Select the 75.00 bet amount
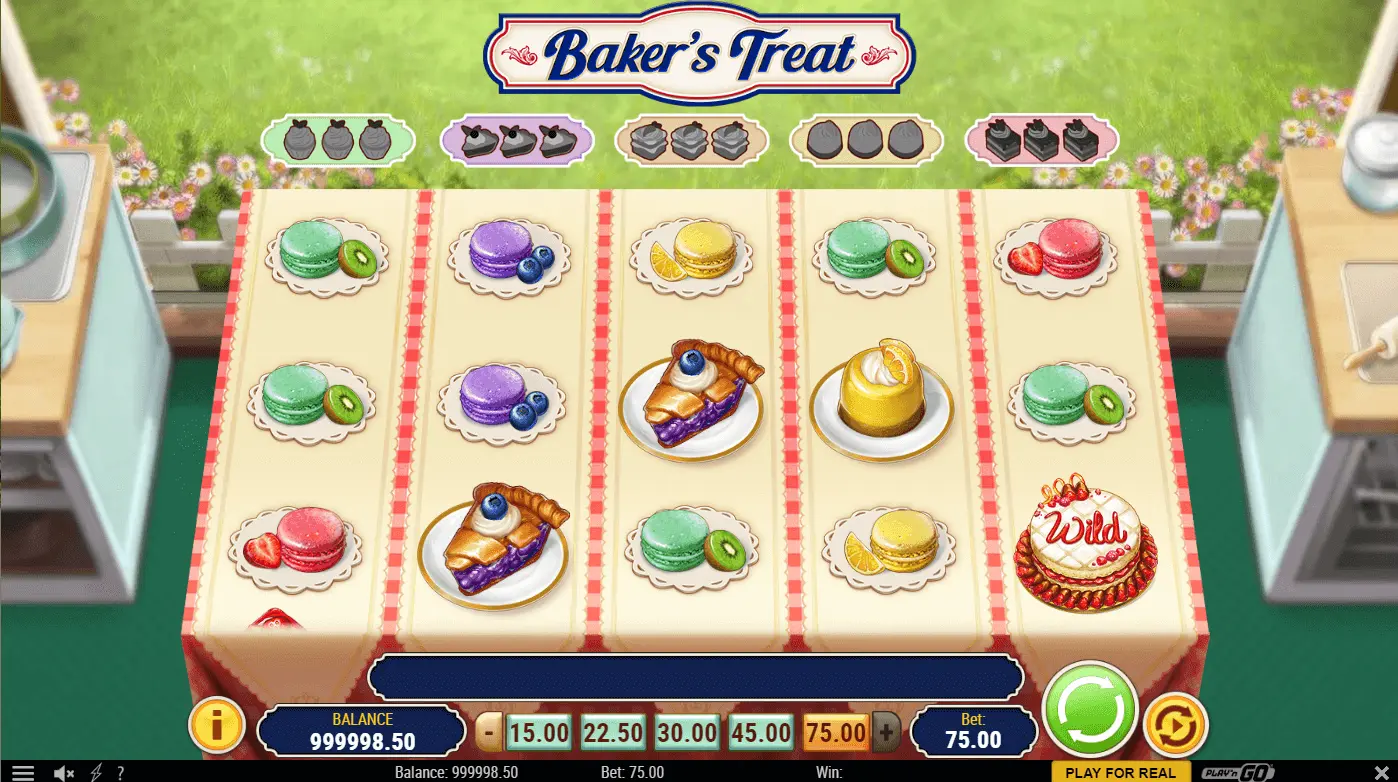 tap(834, 733)
